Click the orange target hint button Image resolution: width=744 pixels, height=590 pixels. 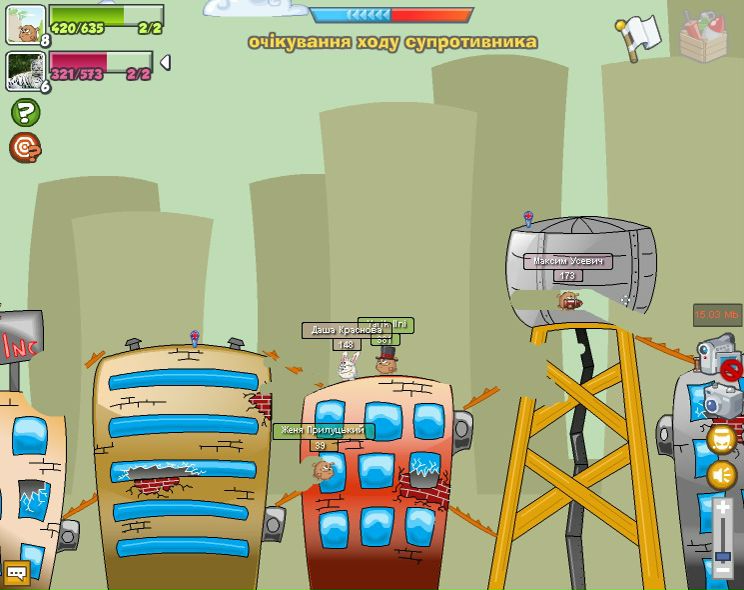25,147
